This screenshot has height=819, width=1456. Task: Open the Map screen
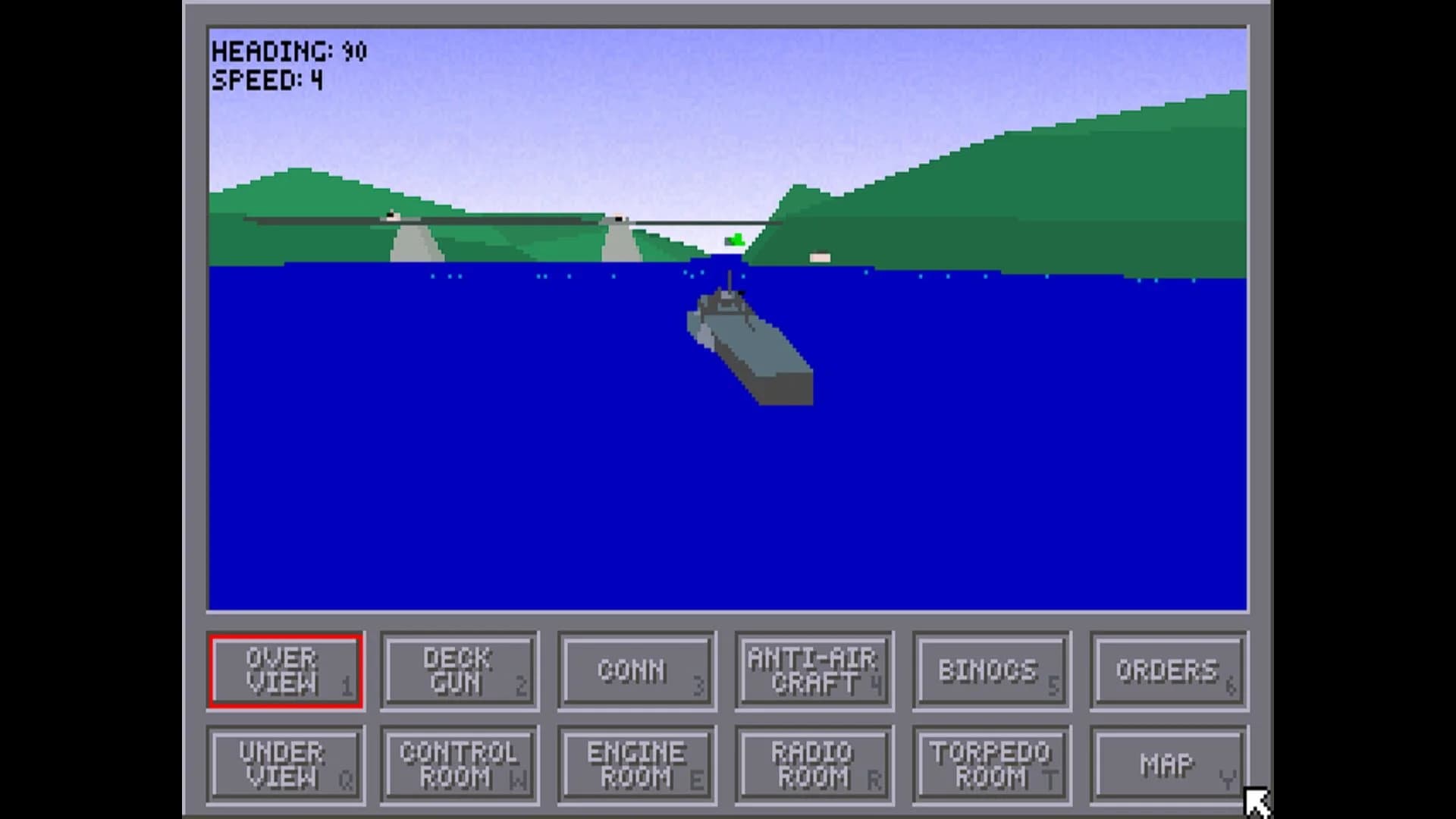click(1166, 764)
